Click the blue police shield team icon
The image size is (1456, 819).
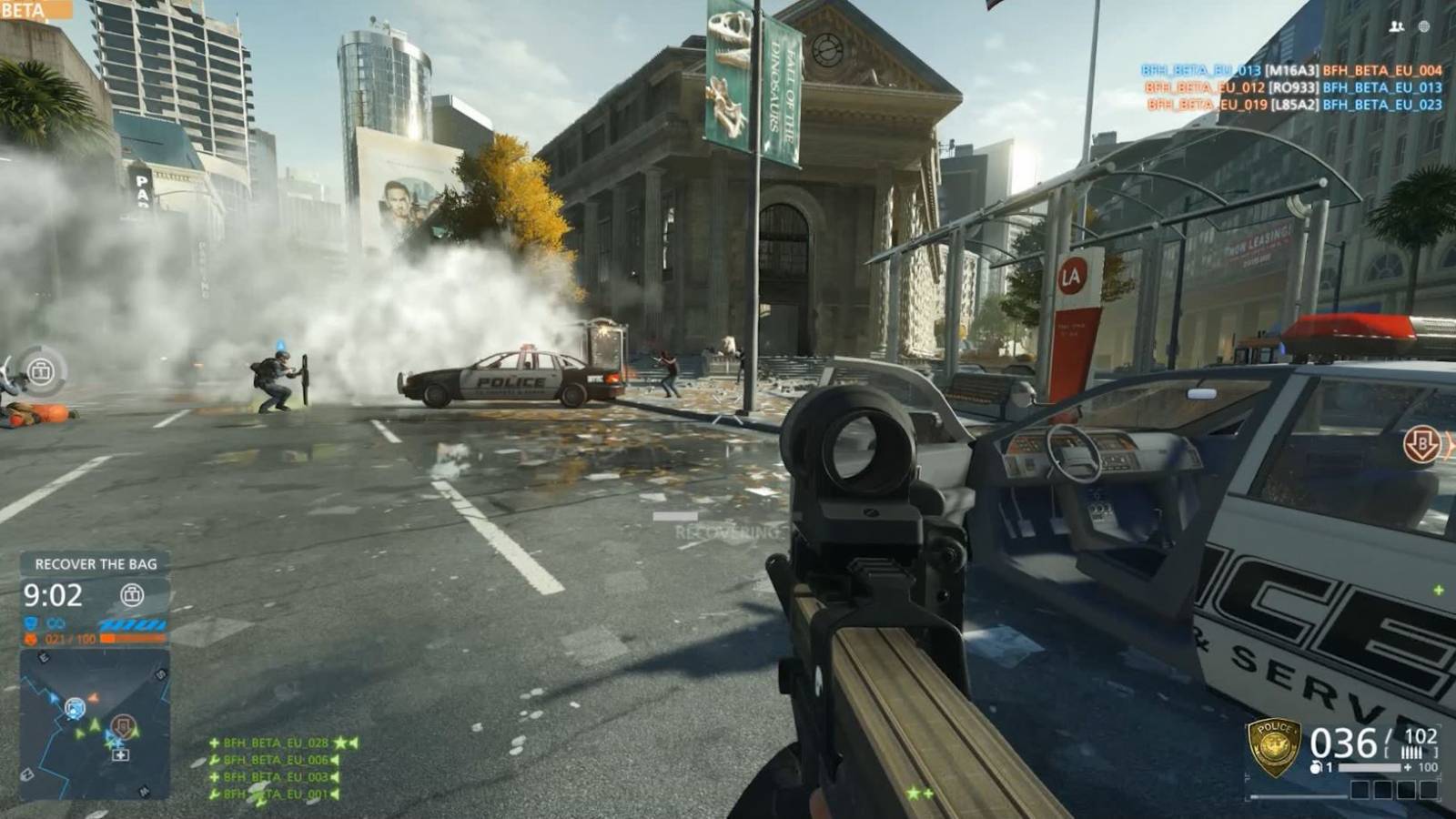[31, 623]
